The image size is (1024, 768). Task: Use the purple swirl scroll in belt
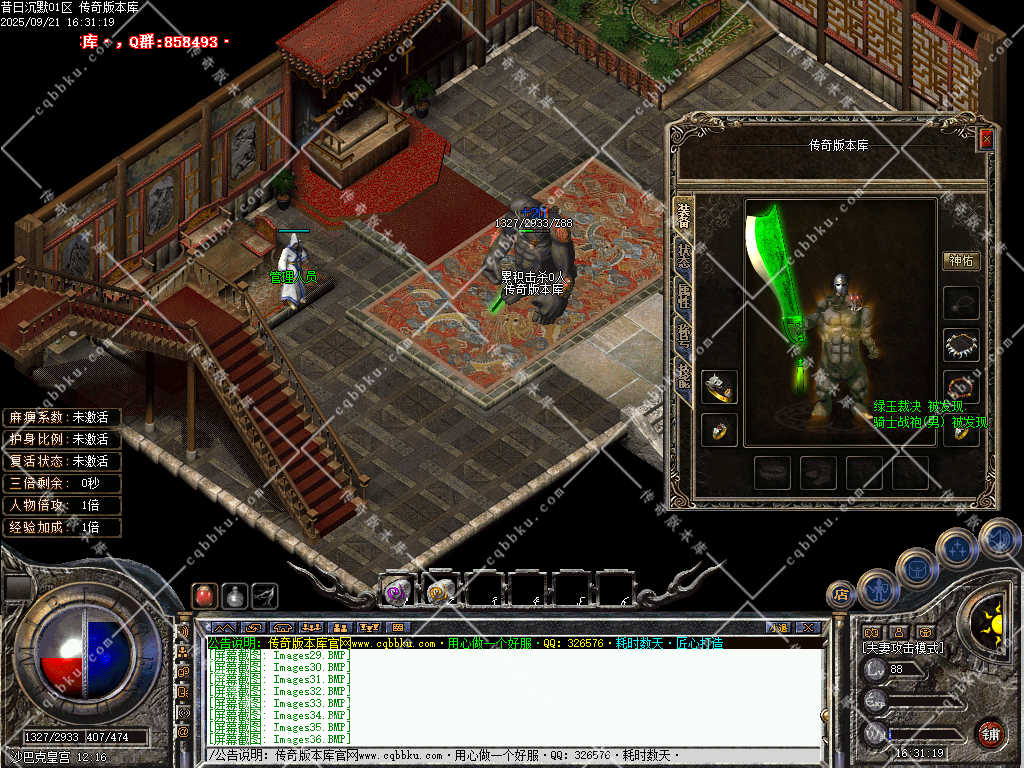tap(395, 591)
